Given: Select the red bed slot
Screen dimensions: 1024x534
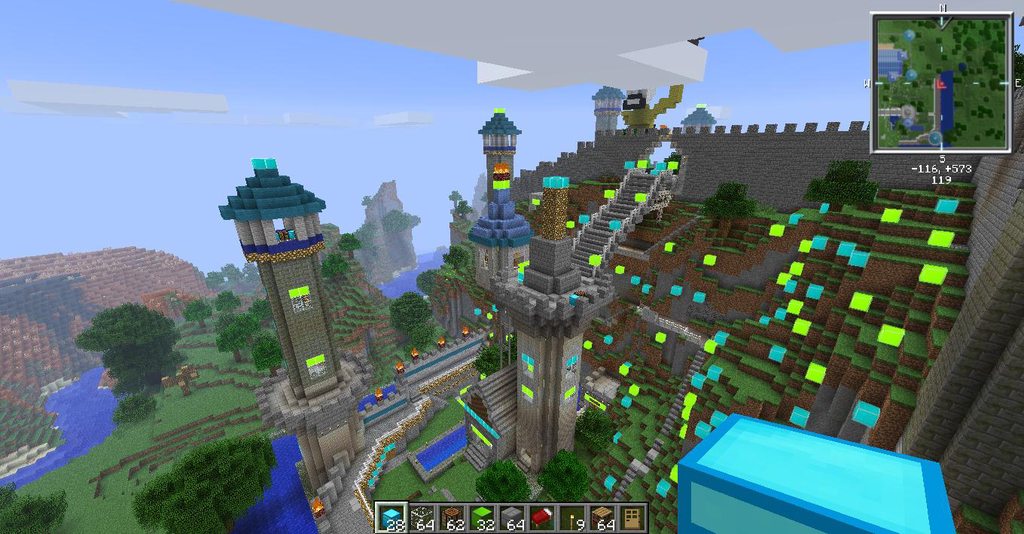Looking at the screenshot, I should pyautogui.click(x=542, y=517).
